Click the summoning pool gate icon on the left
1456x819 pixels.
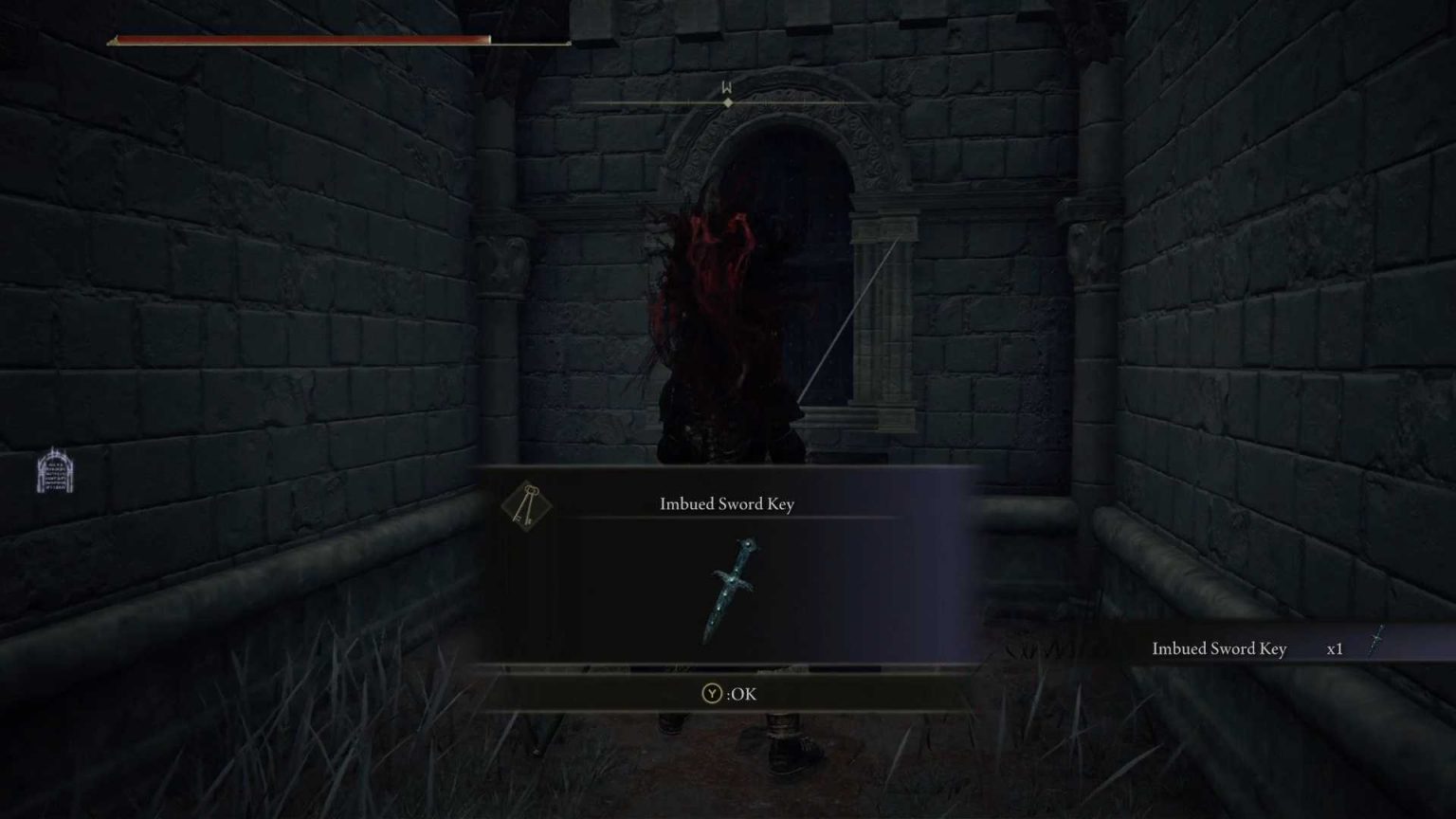[x=54, y=471]
